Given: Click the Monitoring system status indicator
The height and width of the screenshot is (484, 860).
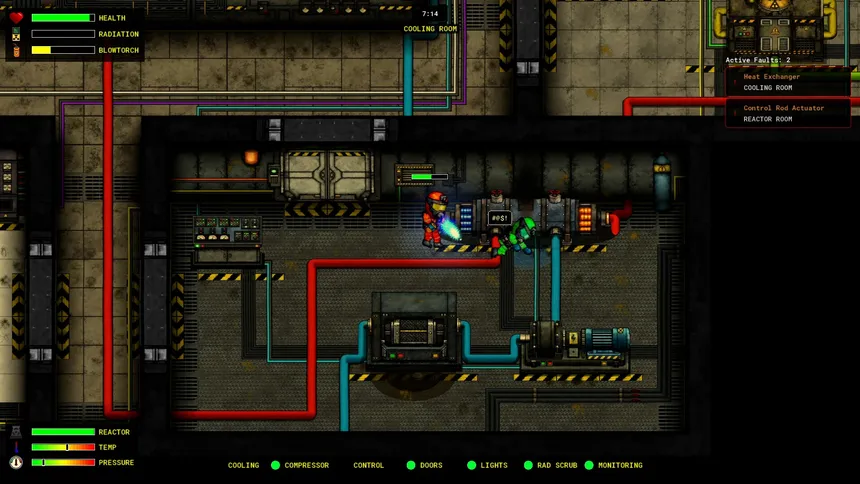Looking at the screenshot, I should pos(589,465).
